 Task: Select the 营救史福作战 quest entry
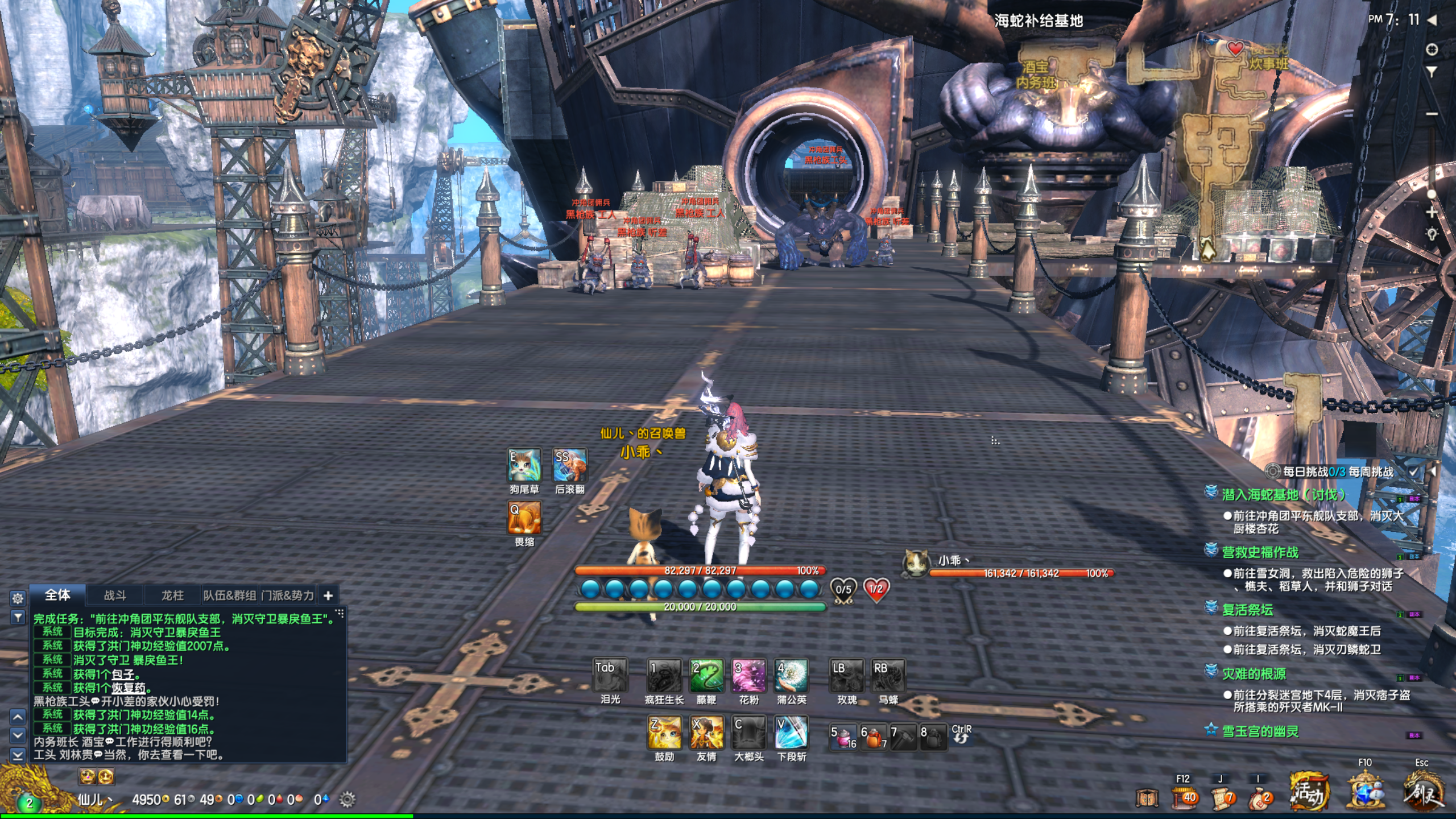tap(1260, 552)
